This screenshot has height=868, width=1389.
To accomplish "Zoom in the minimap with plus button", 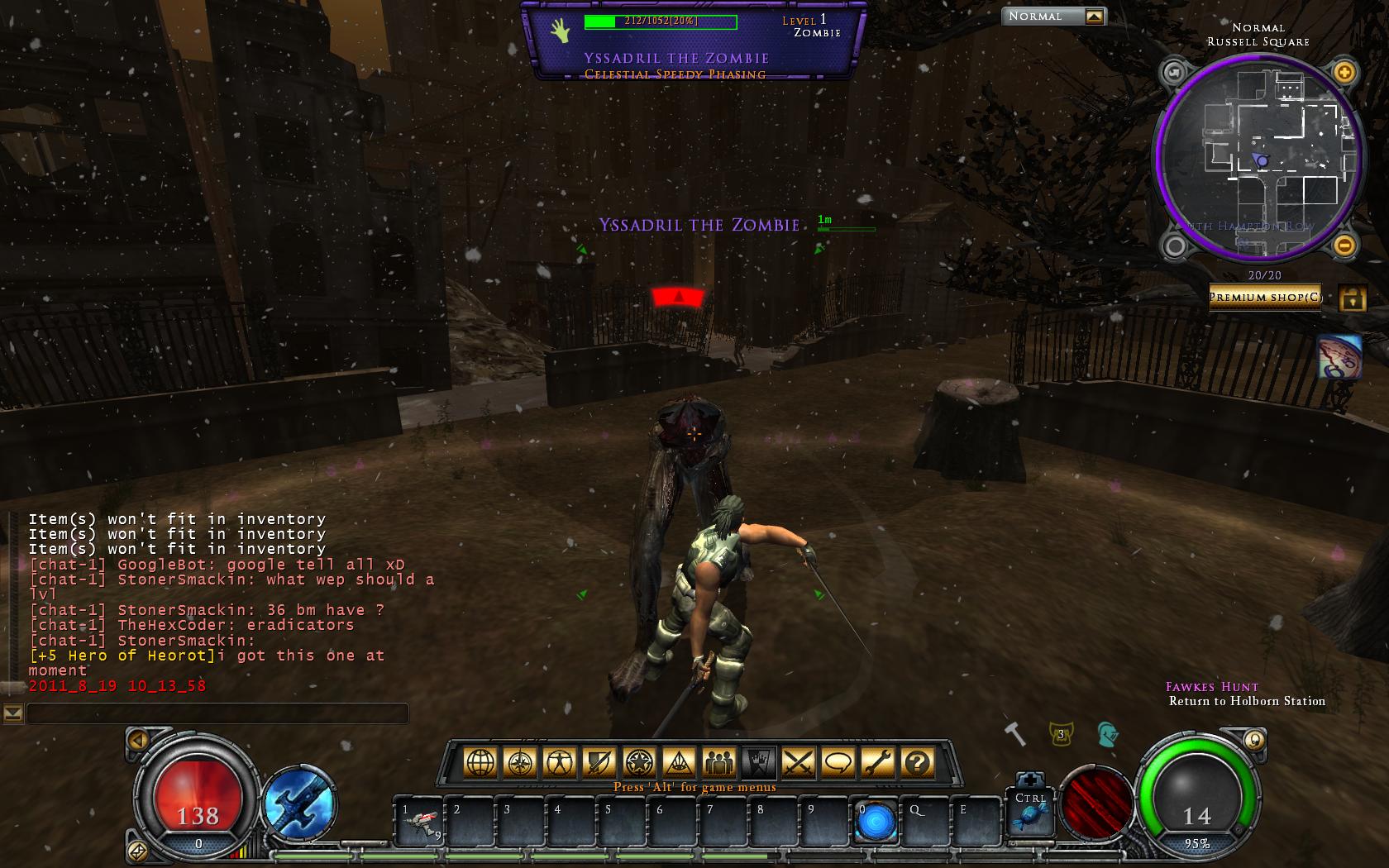I will [x=1344, y=73].
